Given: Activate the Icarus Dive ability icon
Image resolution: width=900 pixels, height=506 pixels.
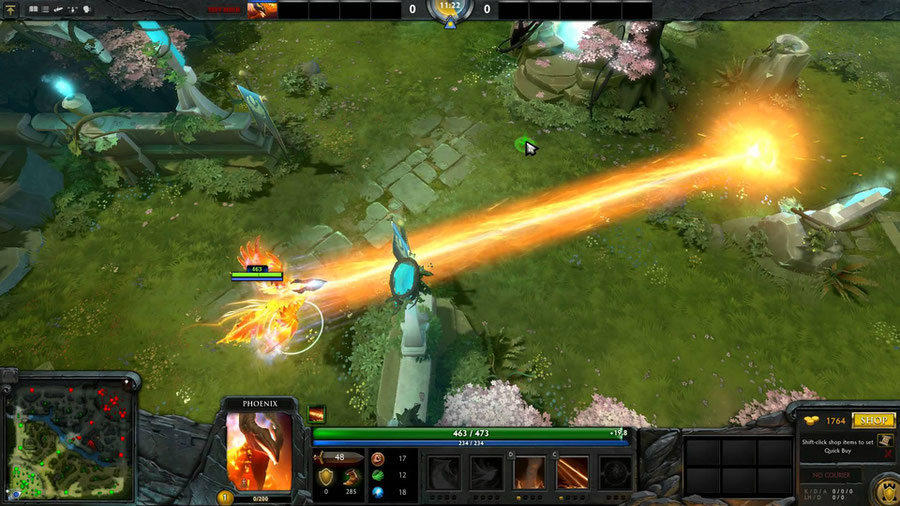Looking at the screenshot, I should click(x=443, y=472).
